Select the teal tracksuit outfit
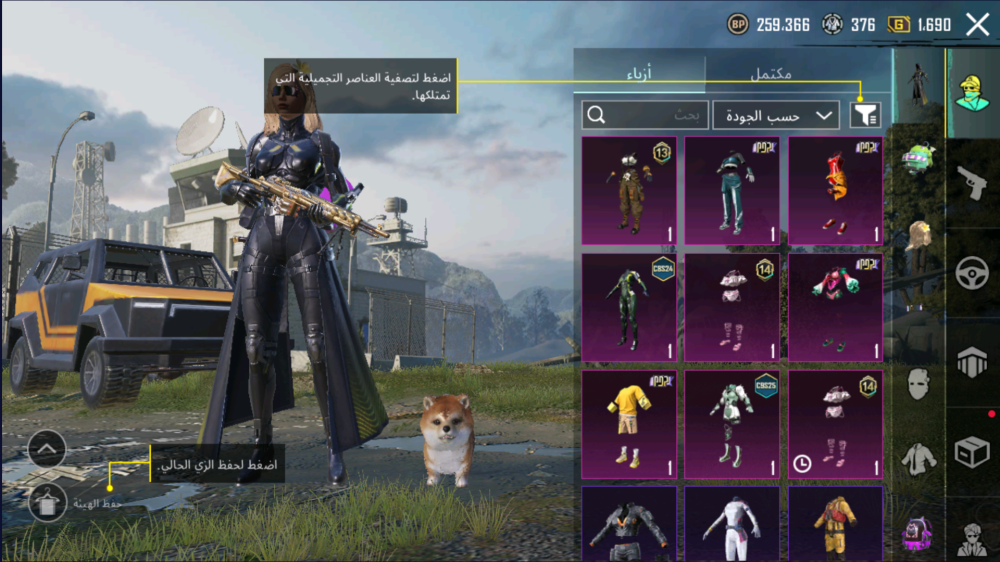Image resolution: width=1000 pixels, height=562 pixels. coord(732,190)
